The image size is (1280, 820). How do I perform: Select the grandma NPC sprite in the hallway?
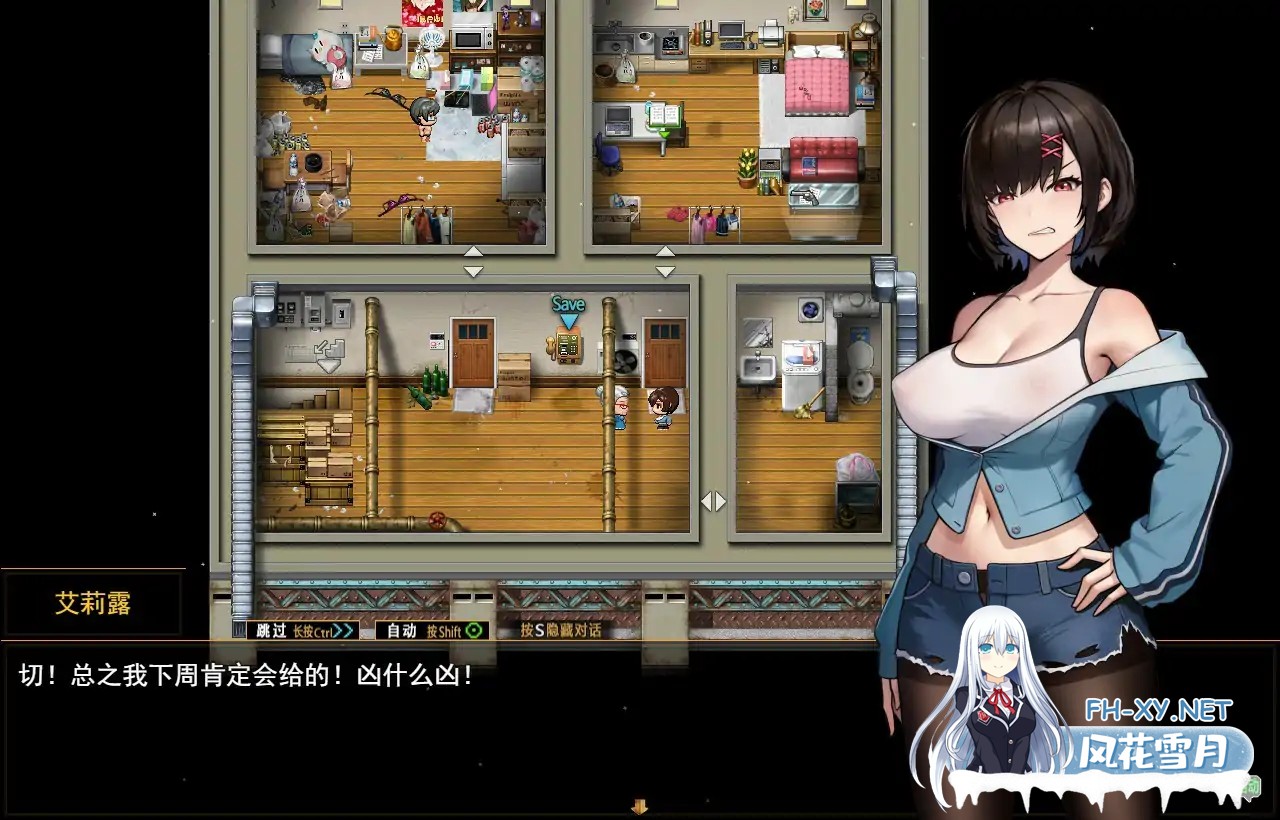click(x=620, y=405)
